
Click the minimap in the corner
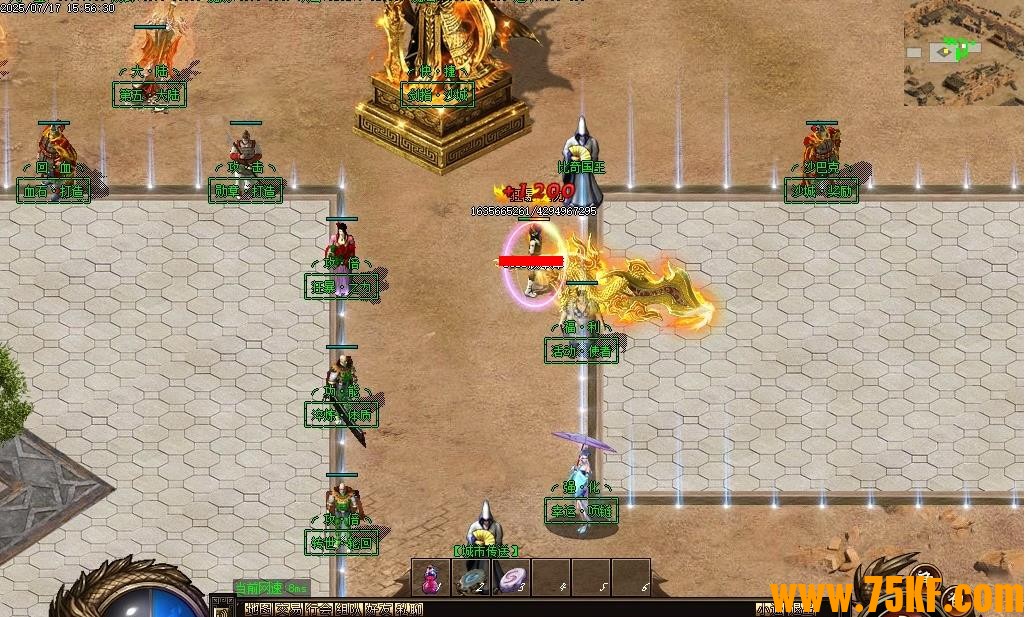(963, 52)
